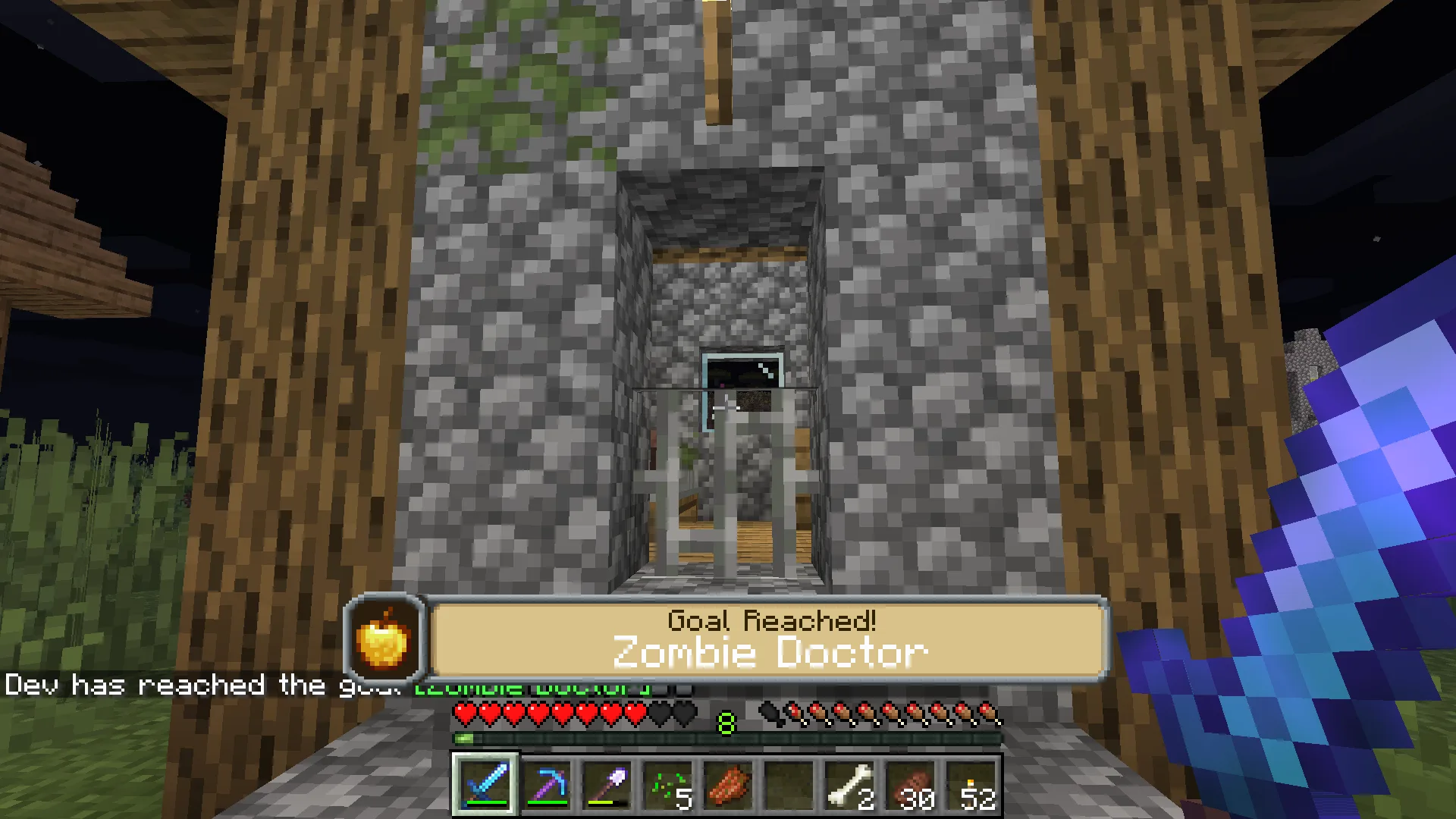The image size is (1456, 819).
Task: Click the experience level number 8
Action: tap(726, 725)
